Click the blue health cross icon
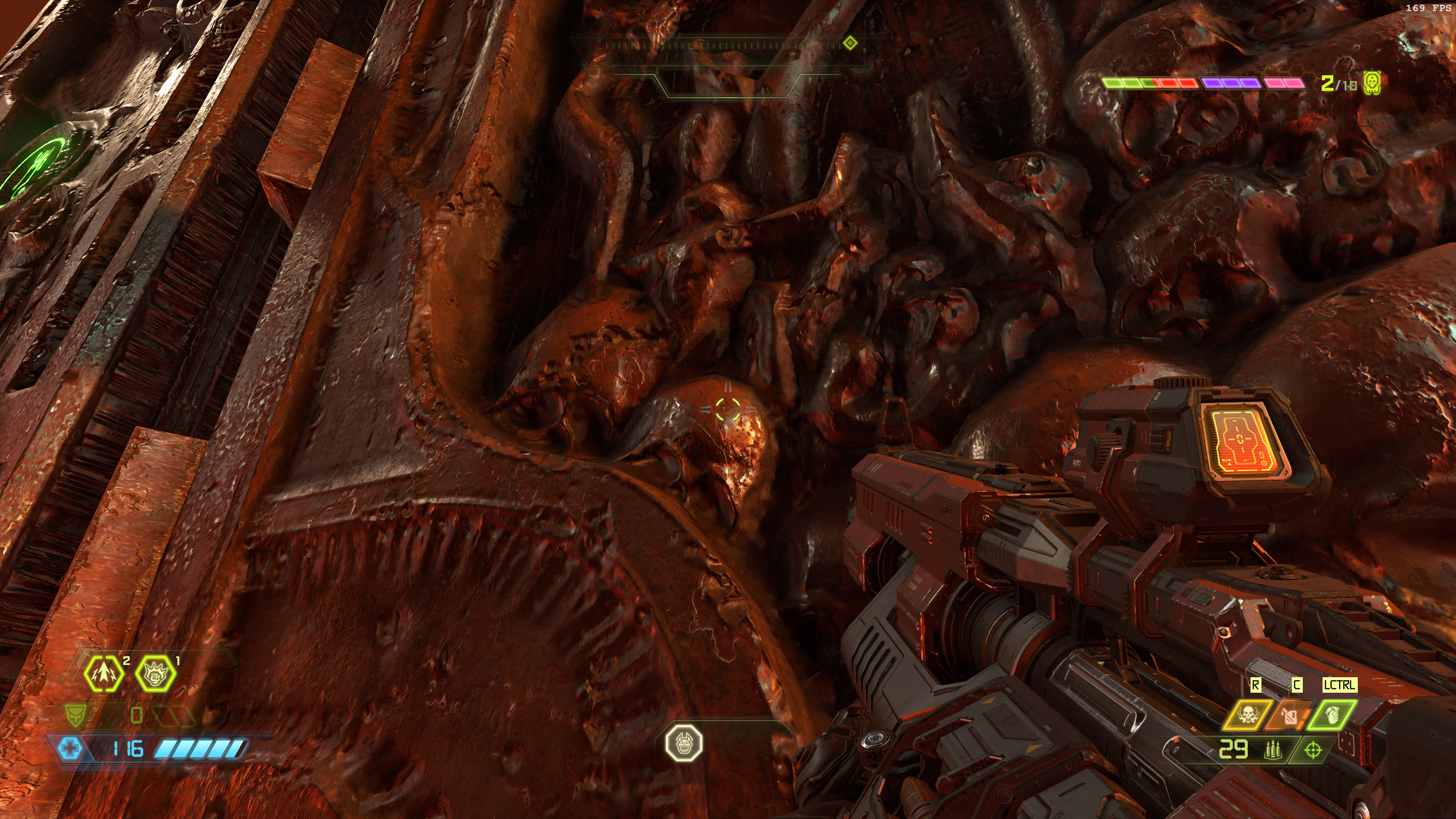 tap(70, 749)
